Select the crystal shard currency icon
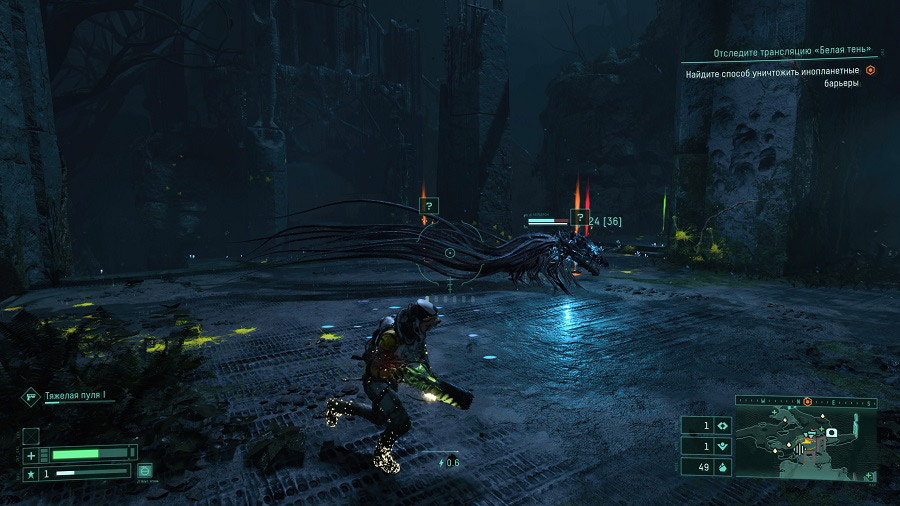The height and width of the screenshot is (506, 900). [x=723, y=466]
